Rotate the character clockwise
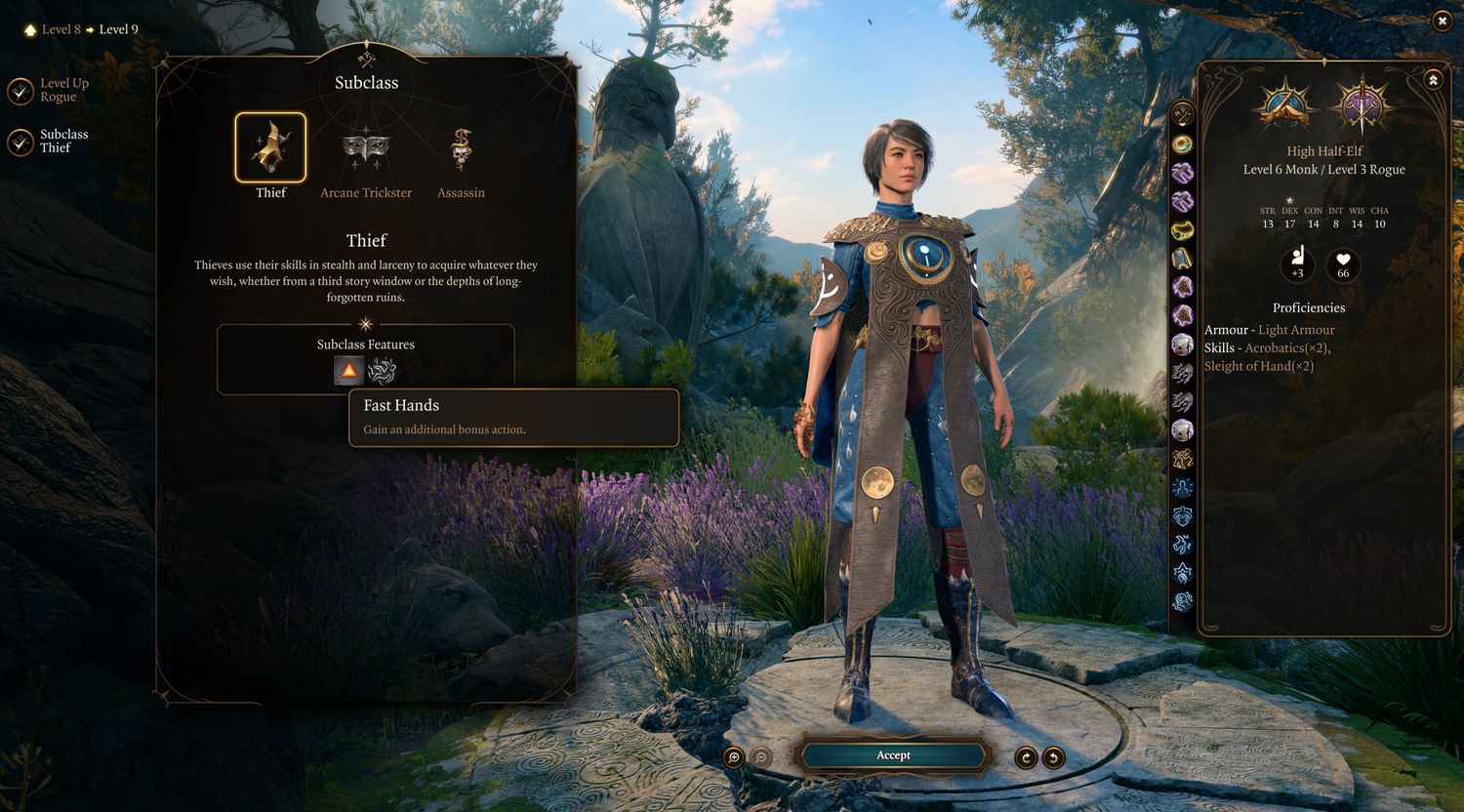Viewport: 1464px width, 812px height. (x=1026, y=757)
